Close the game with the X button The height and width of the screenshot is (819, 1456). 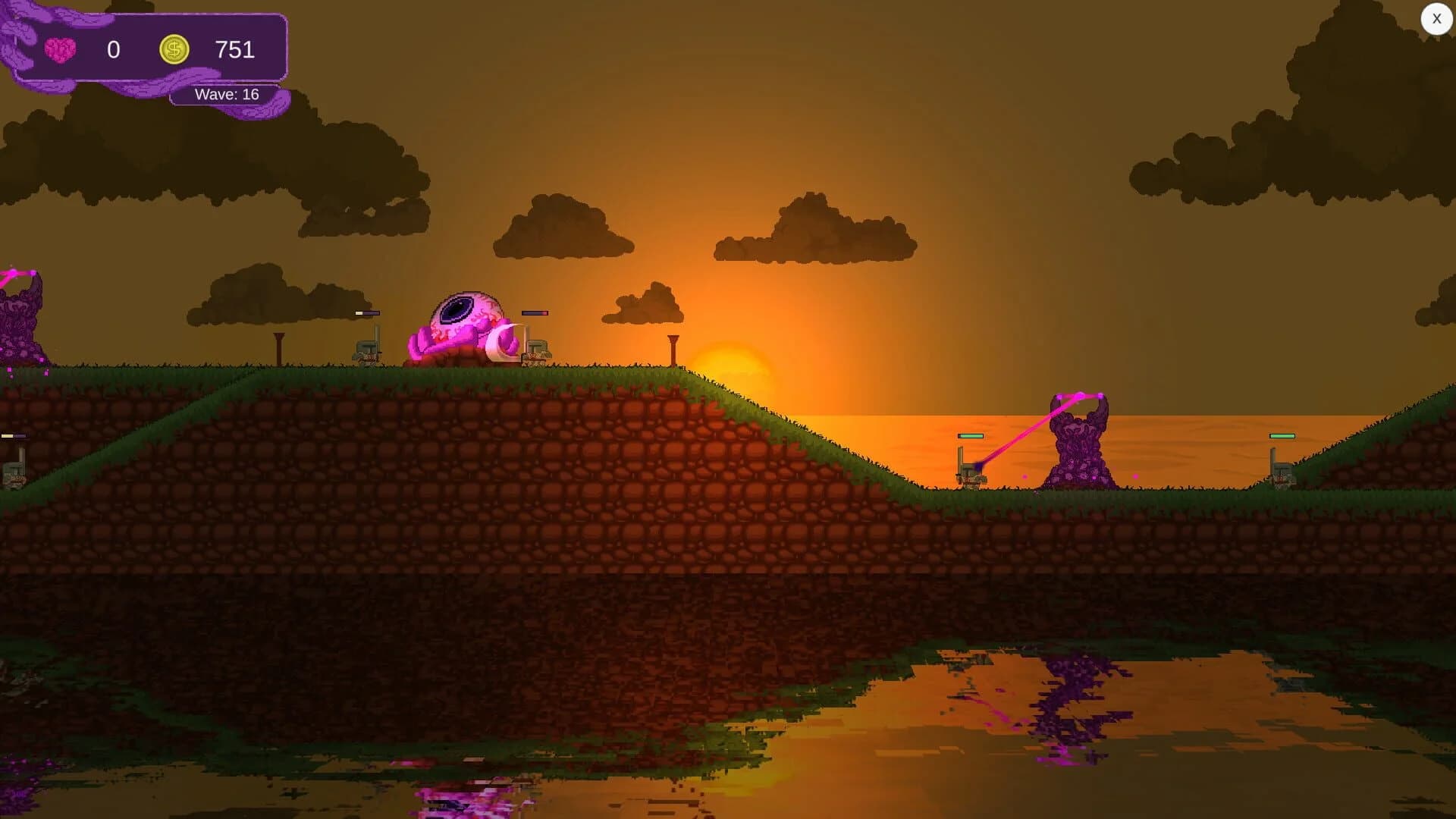(1437, 18)
